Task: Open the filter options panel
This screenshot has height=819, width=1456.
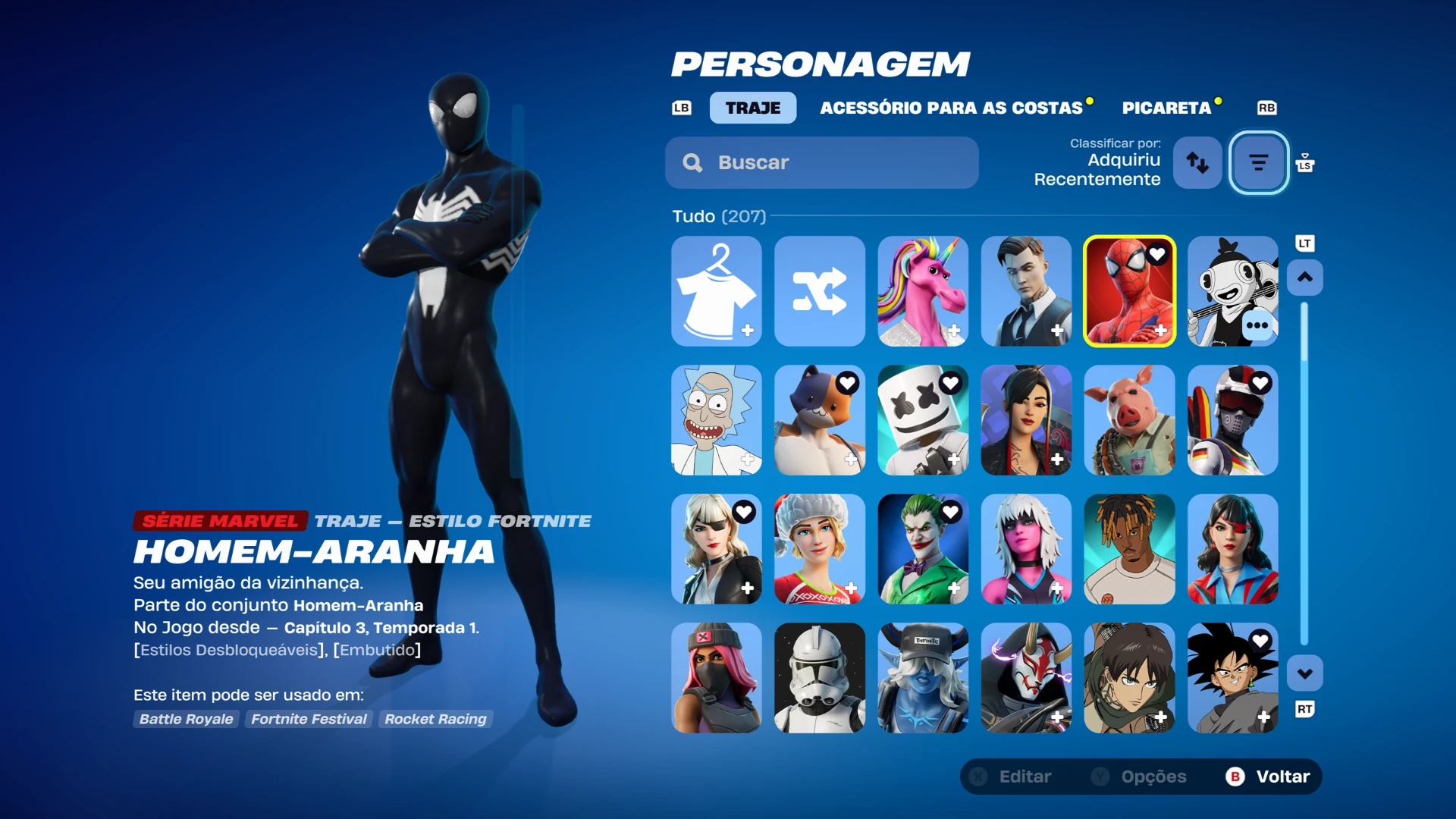Action: click(1258, 162)
